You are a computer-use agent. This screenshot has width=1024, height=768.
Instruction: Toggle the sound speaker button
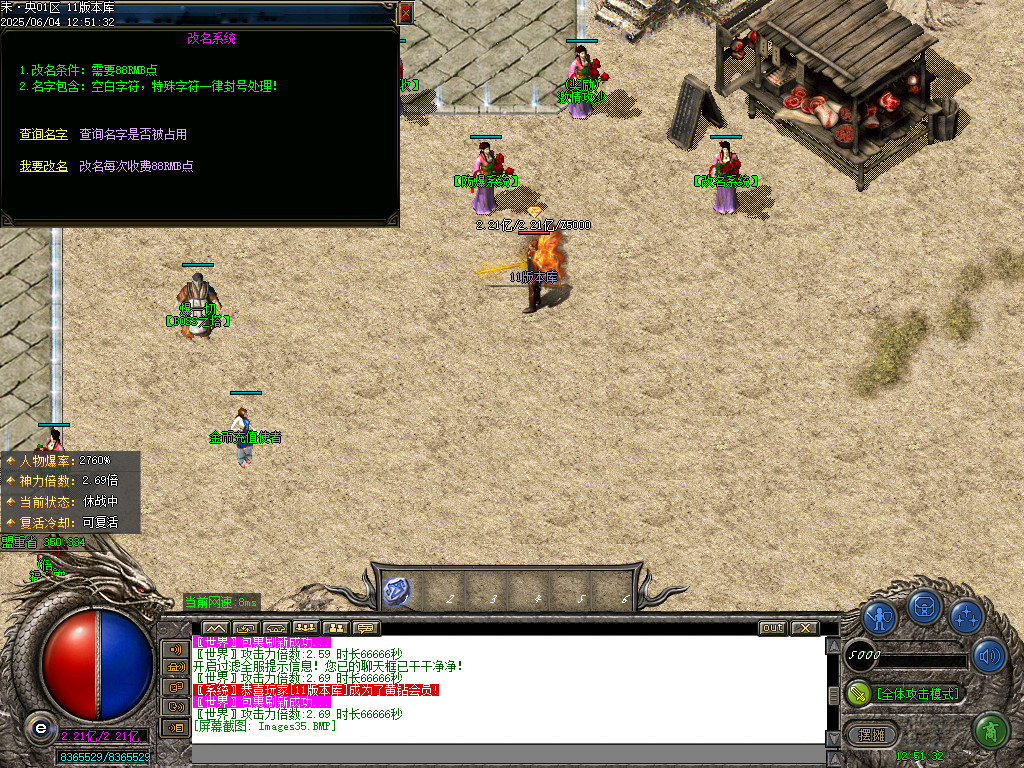point(988,656)
